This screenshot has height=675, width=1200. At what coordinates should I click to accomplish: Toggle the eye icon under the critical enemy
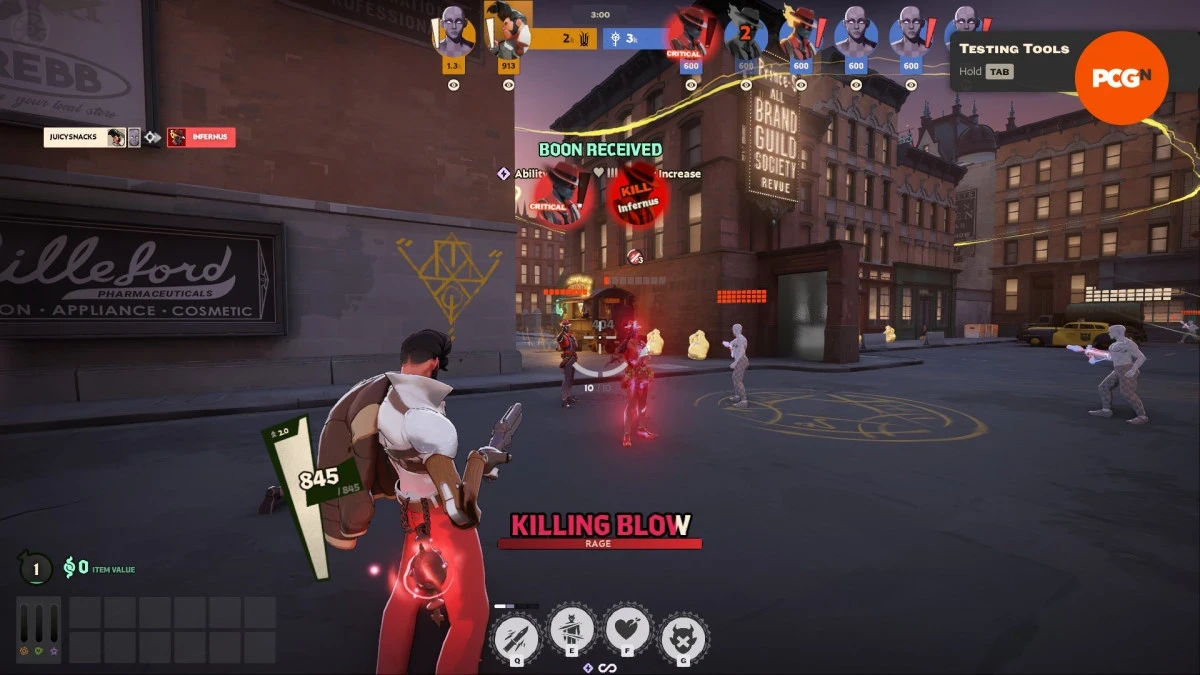pos(690,85)
